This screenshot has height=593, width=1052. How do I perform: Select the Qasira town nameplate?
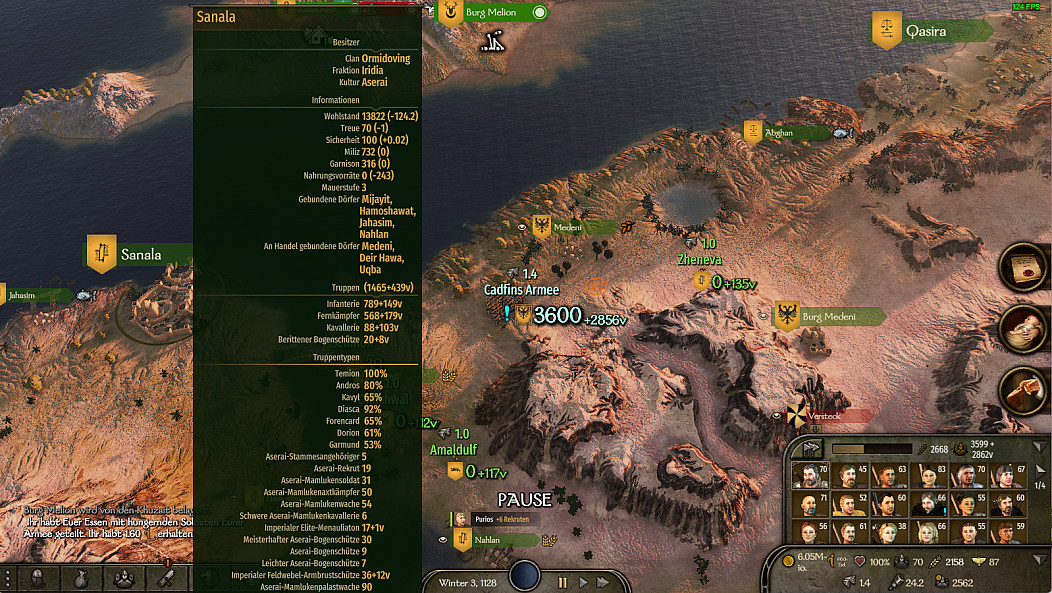[x=925, y=31]
